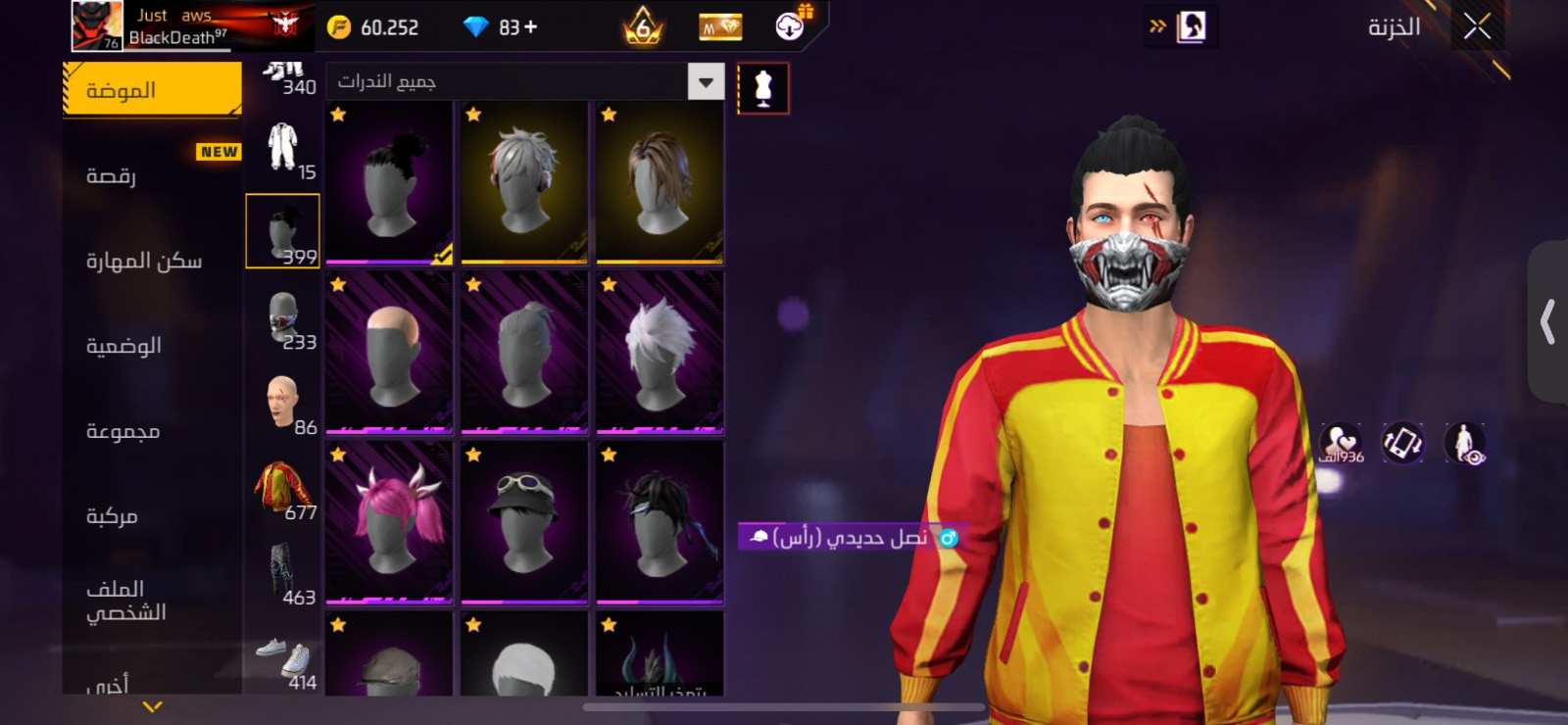The image size is (1568, 725).
Task: Open the jacket tops category
Action: [283, 488]
